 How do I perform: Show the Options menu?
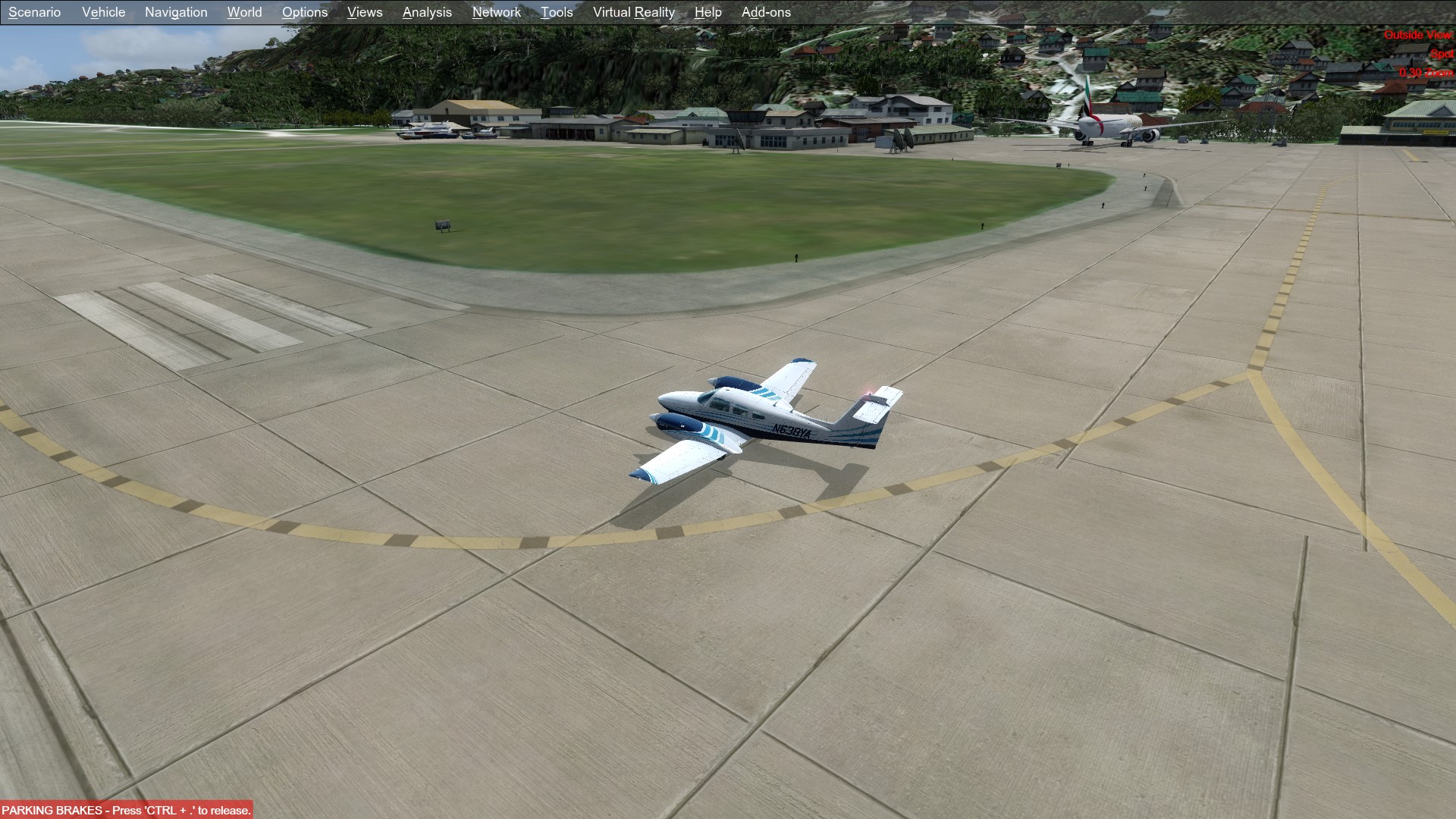[x=305, y=12]
